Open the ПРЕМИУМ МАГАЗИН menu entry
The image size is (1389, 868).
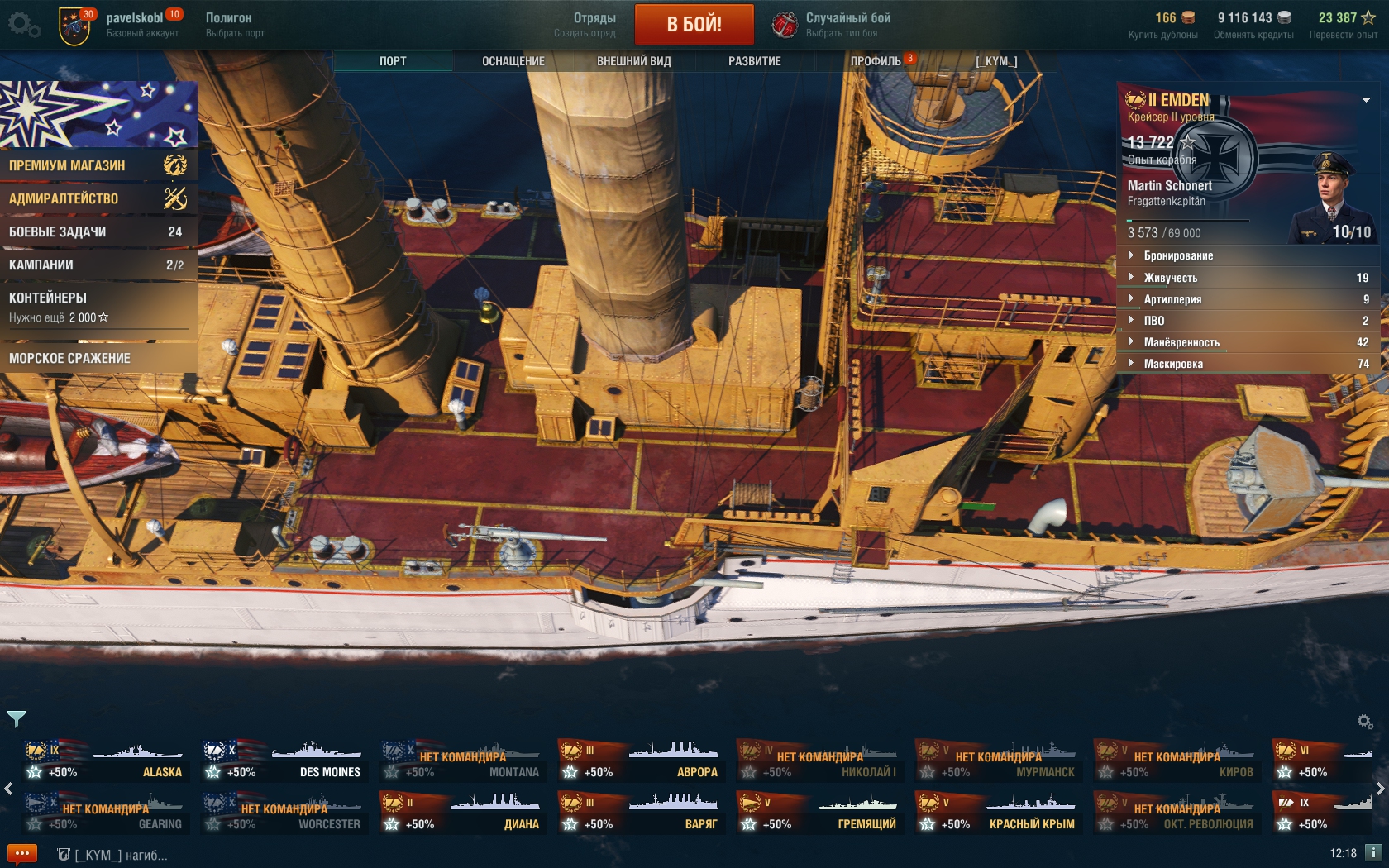(98, 165)
